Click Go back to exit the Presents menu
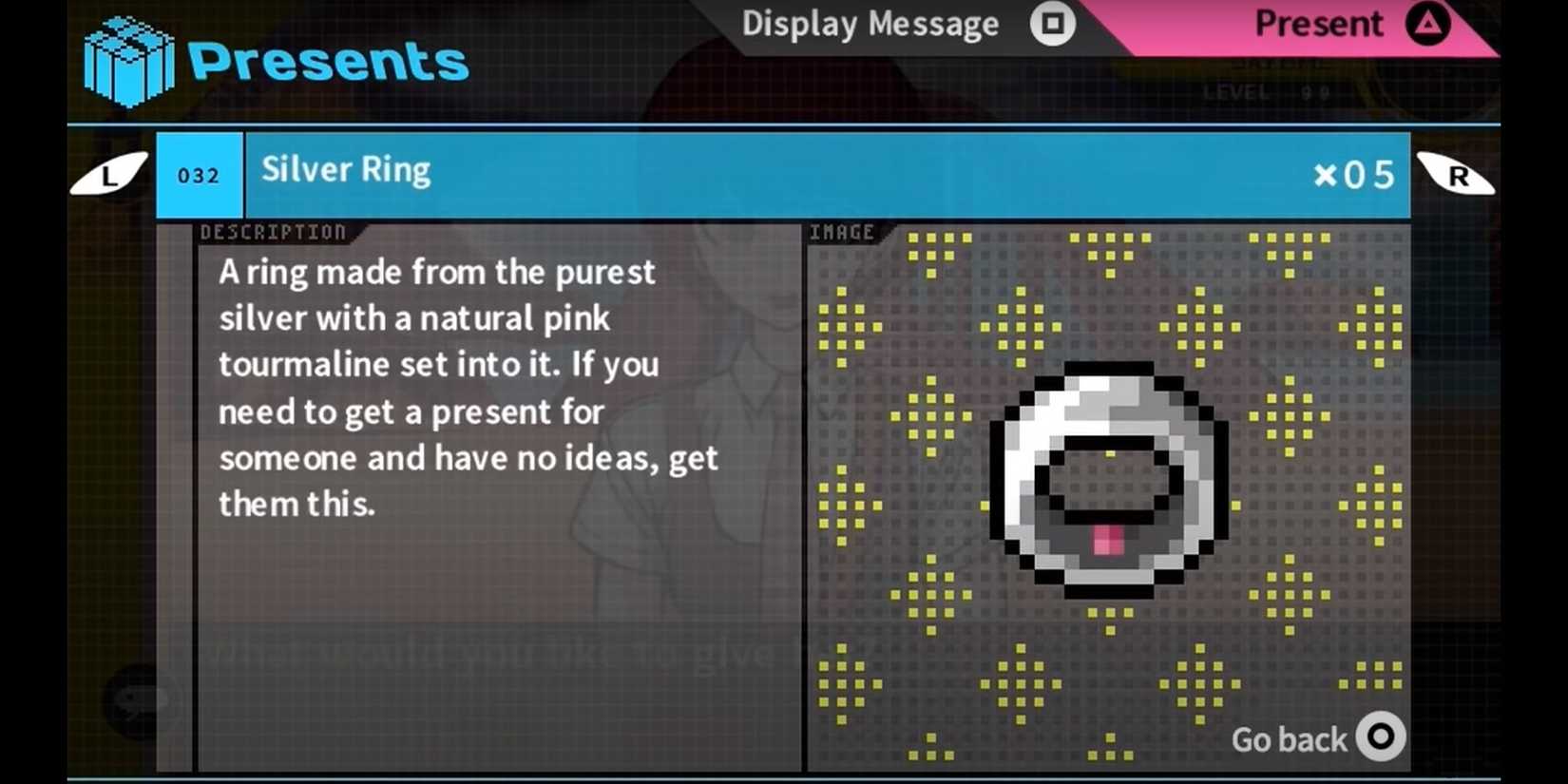The image size is (1568, 784). [x=1317, y=738]
